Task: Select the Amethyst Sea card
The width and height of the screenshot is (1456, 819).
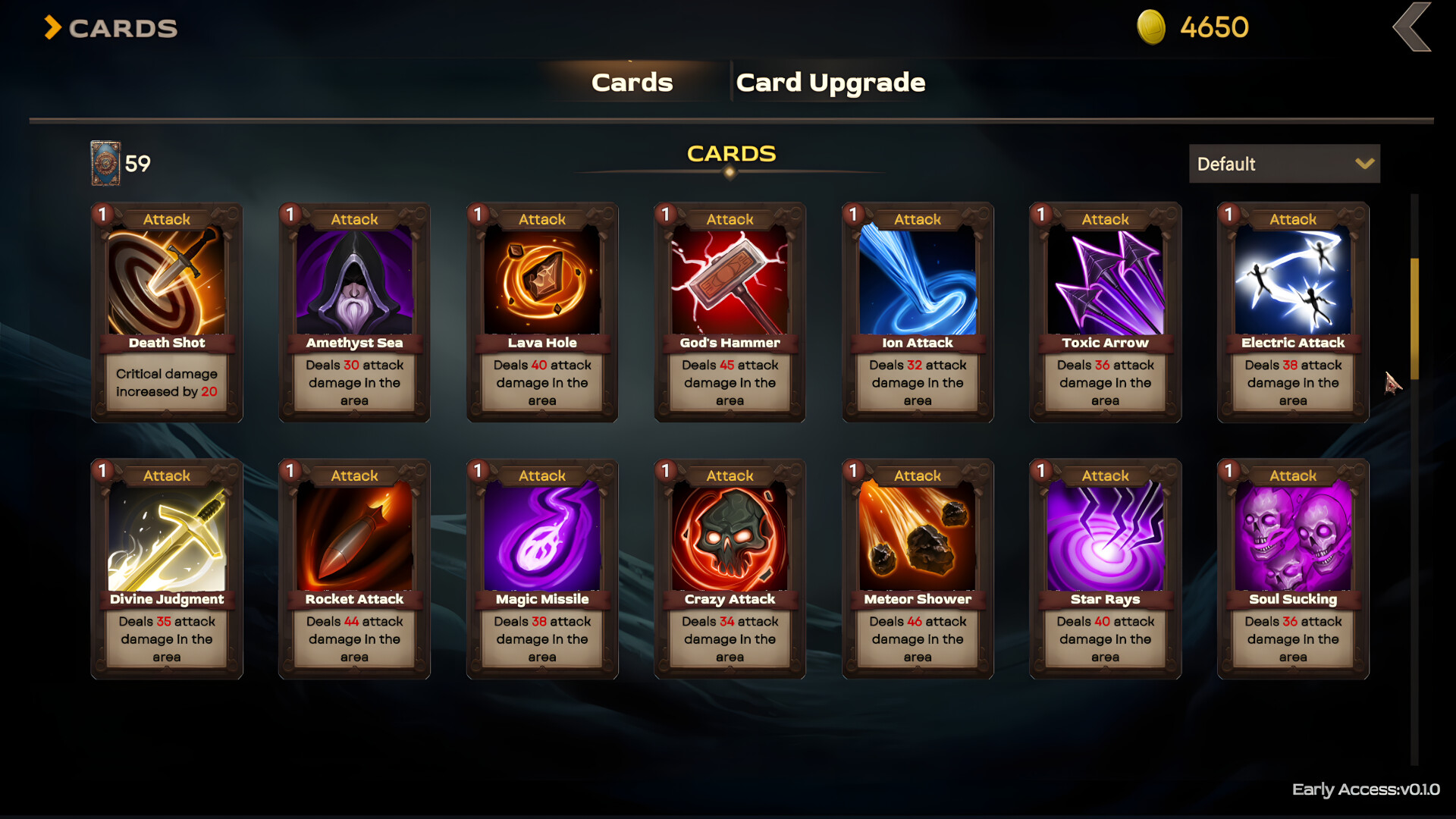Action: 353,311
